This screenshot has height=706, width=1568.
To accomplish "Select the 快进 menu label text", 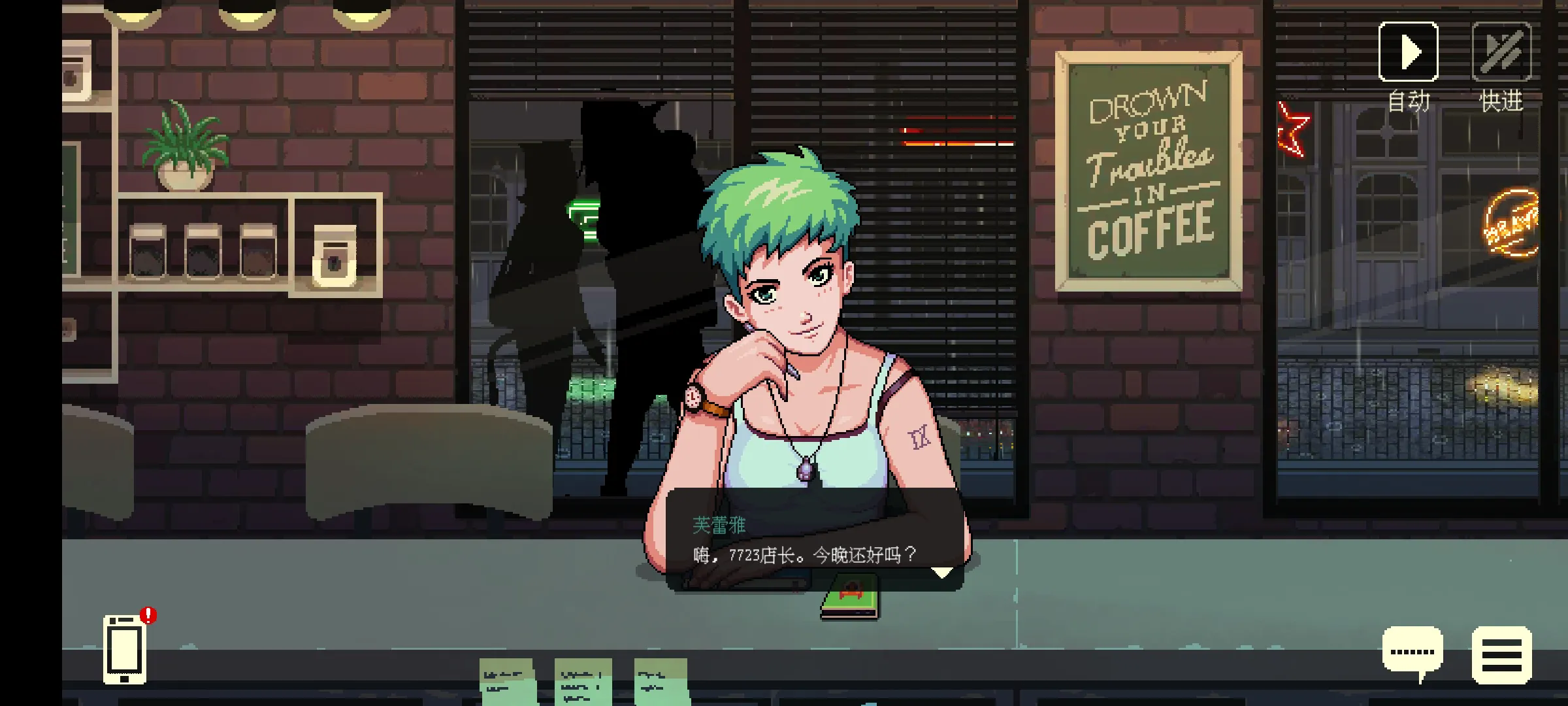I will tap(1502, 101).
